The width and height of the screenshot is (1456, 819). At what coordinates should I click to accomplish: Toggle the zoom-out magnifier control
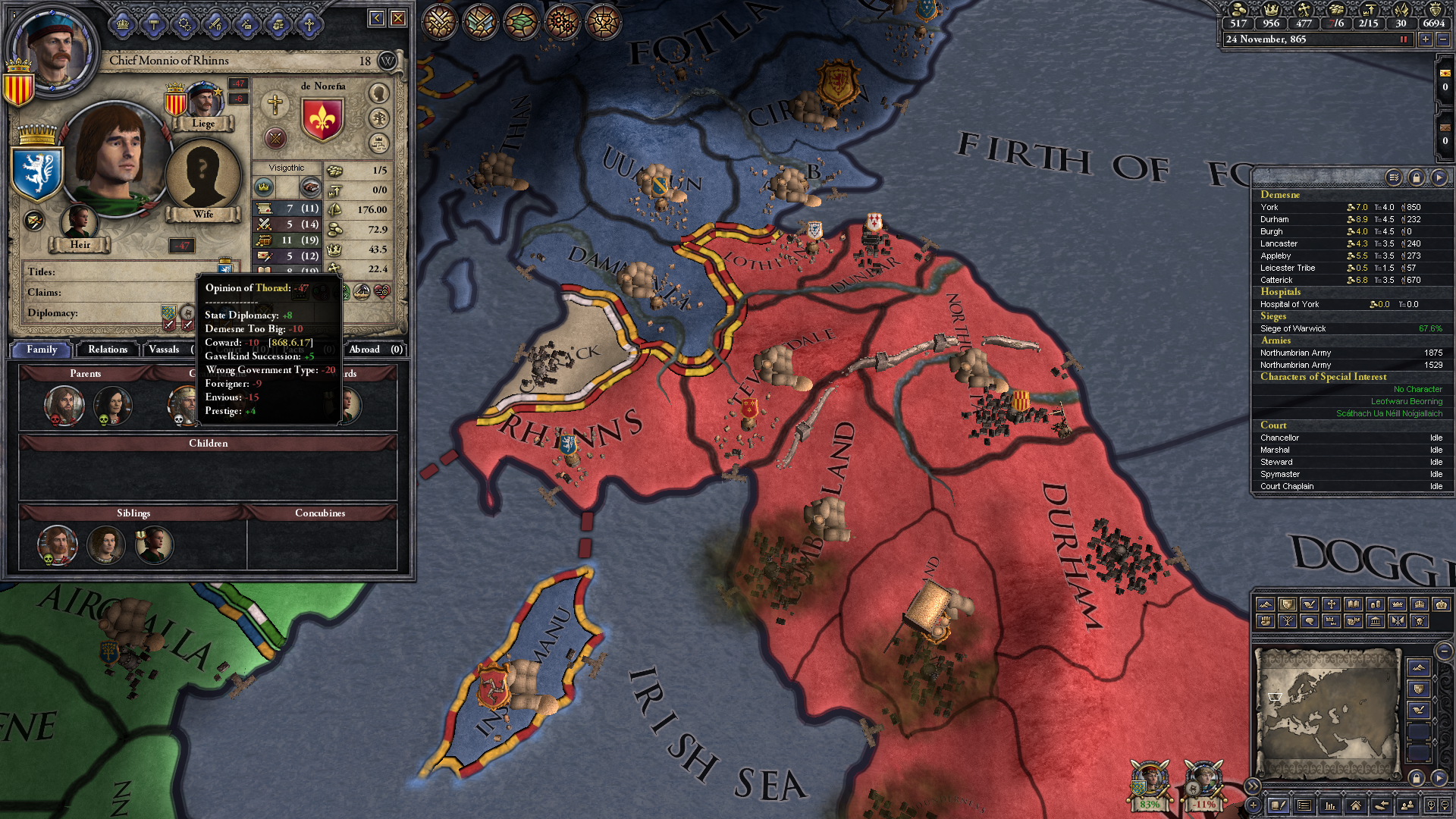[1446, 805]
